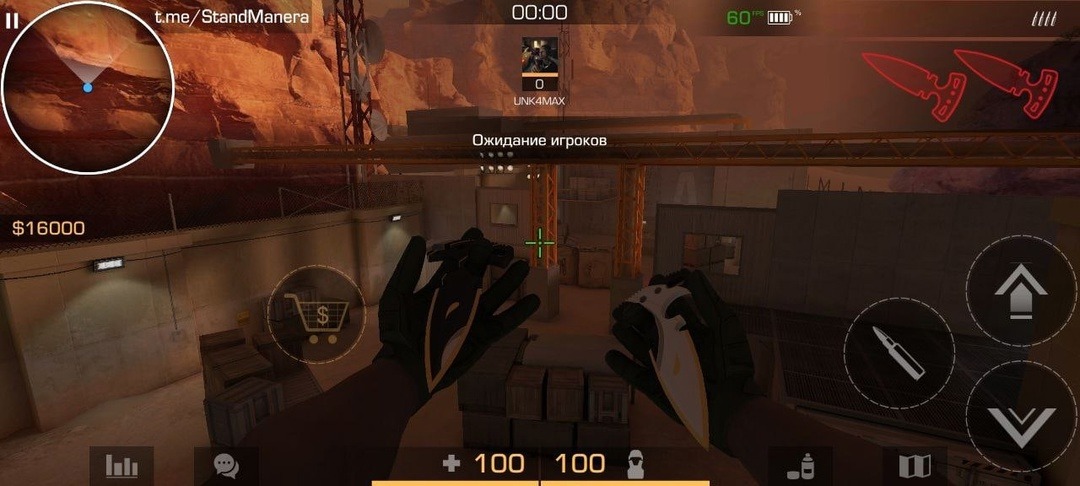Viewport: 1080px width, 486px height.
Task: Open the chat speech bubbles icon
Action: tap(225, 465)
